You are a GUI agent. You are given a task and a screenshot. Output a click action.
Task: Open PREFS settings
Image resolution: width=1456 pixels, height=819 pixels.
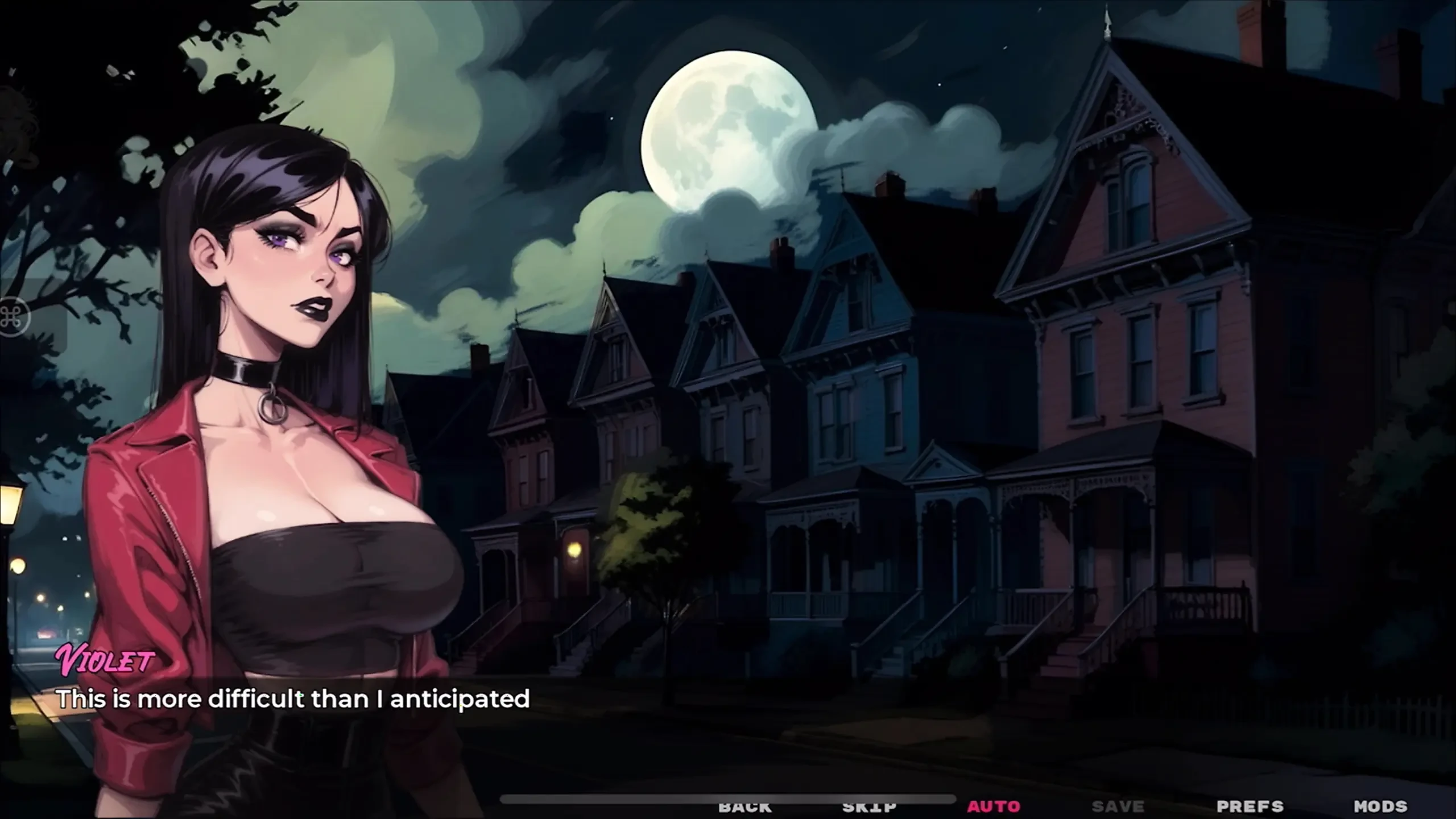point(1250,806)
